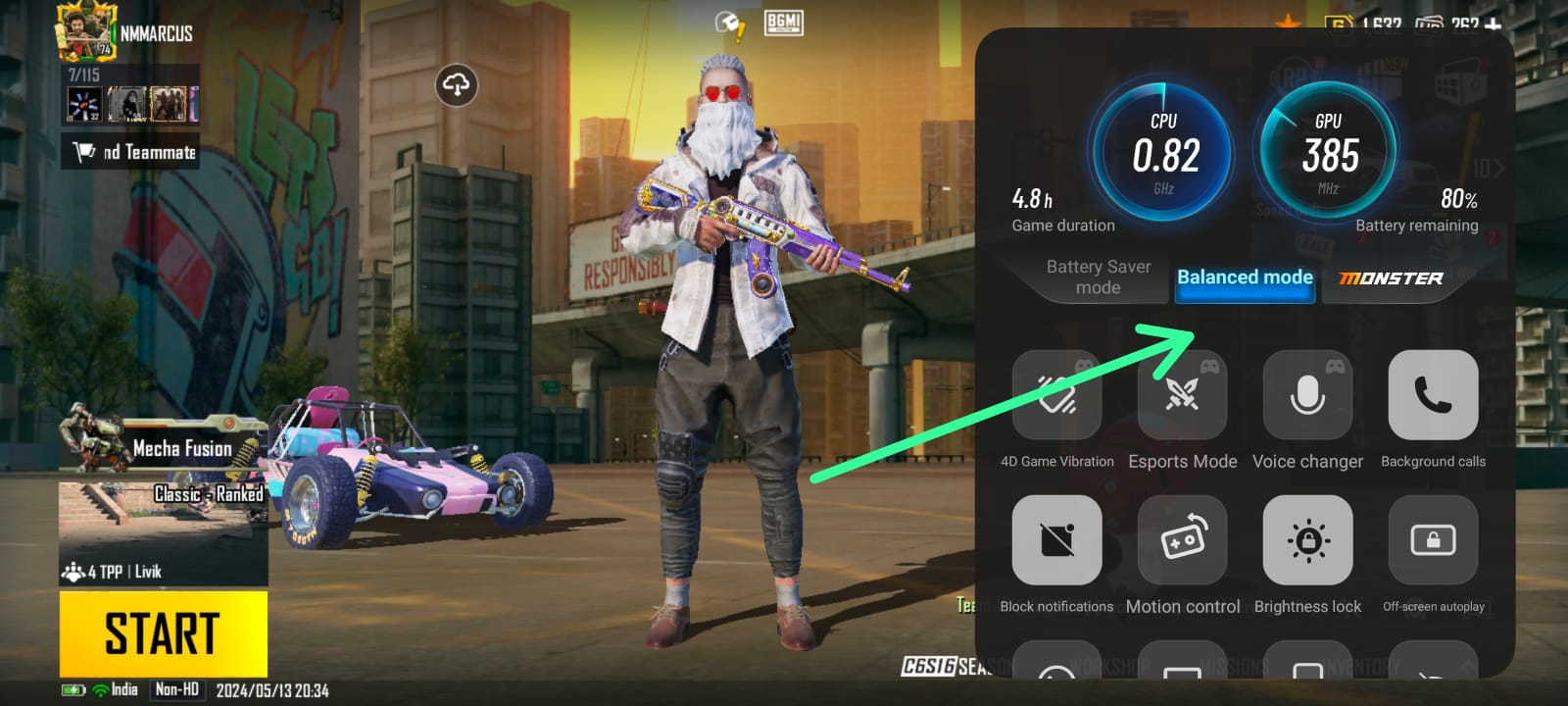
Task: Enable Off-screen autoplay
Action: [x=1433, y=540]
